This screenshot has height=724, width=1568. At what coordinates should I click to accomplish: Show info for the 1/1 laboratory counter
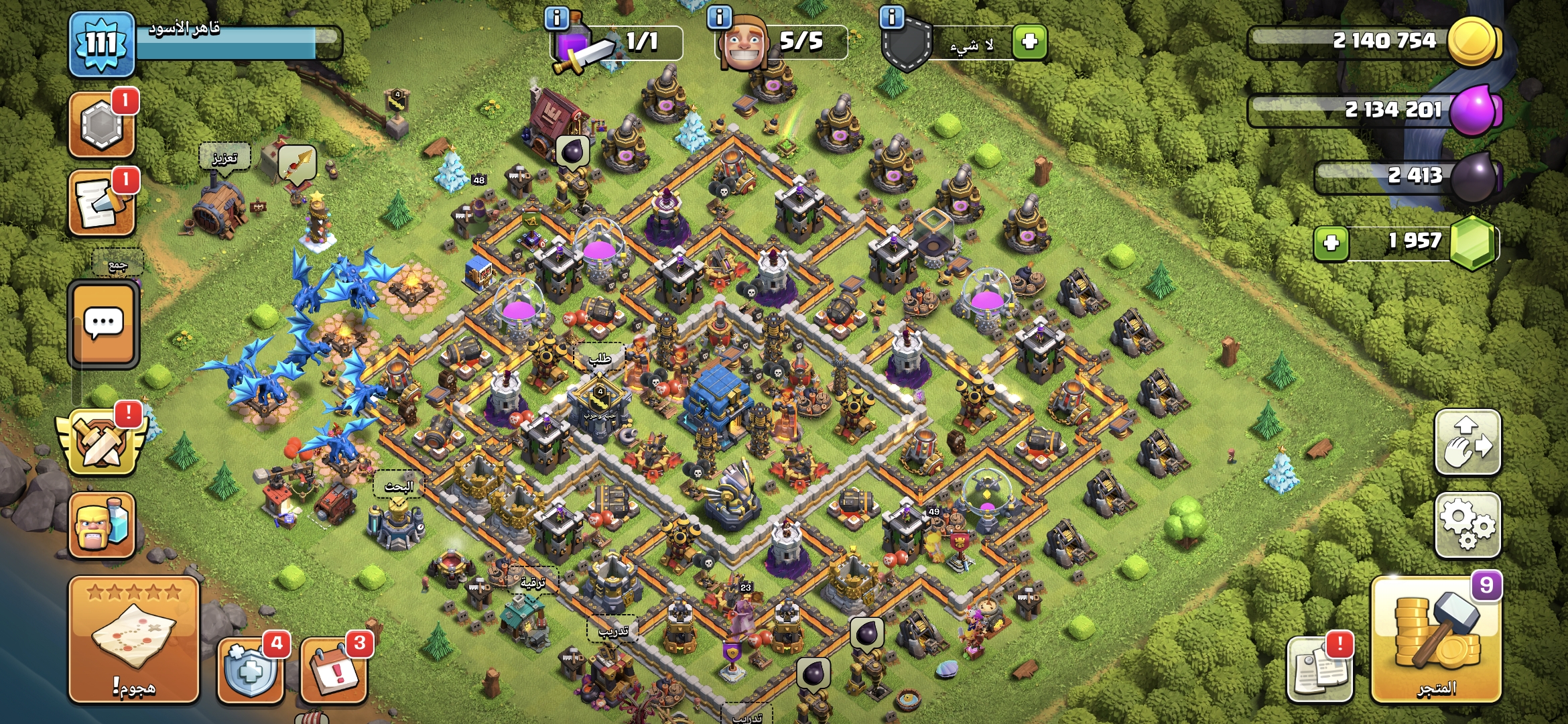point(557,17)
